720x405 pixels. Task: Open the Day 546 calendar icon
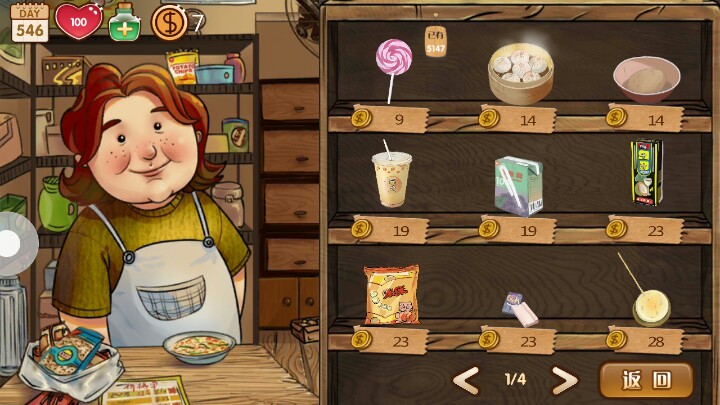coord(29,21)
